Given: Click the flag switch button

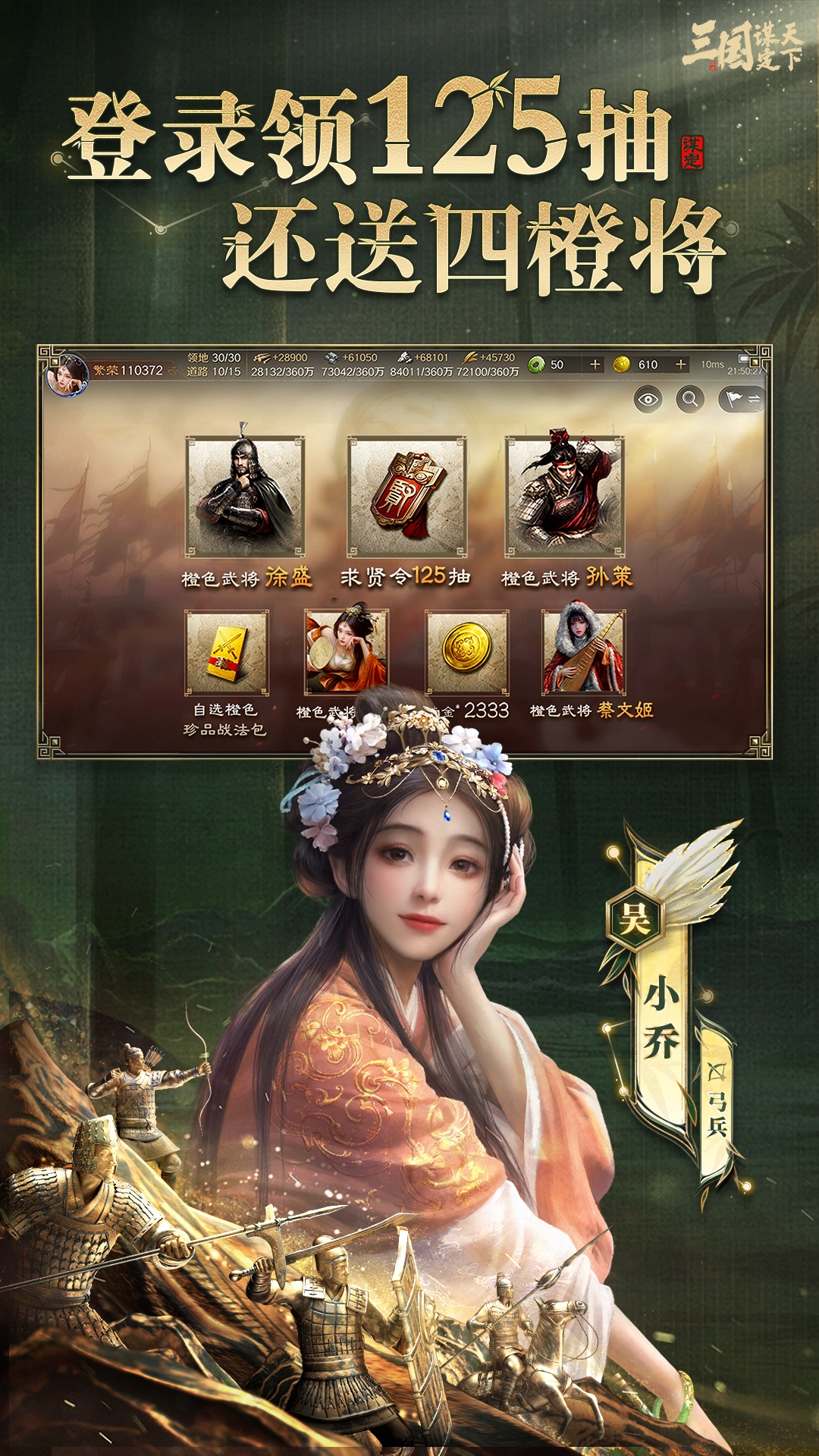Looking at the screenshot, I should coord(742,399).
